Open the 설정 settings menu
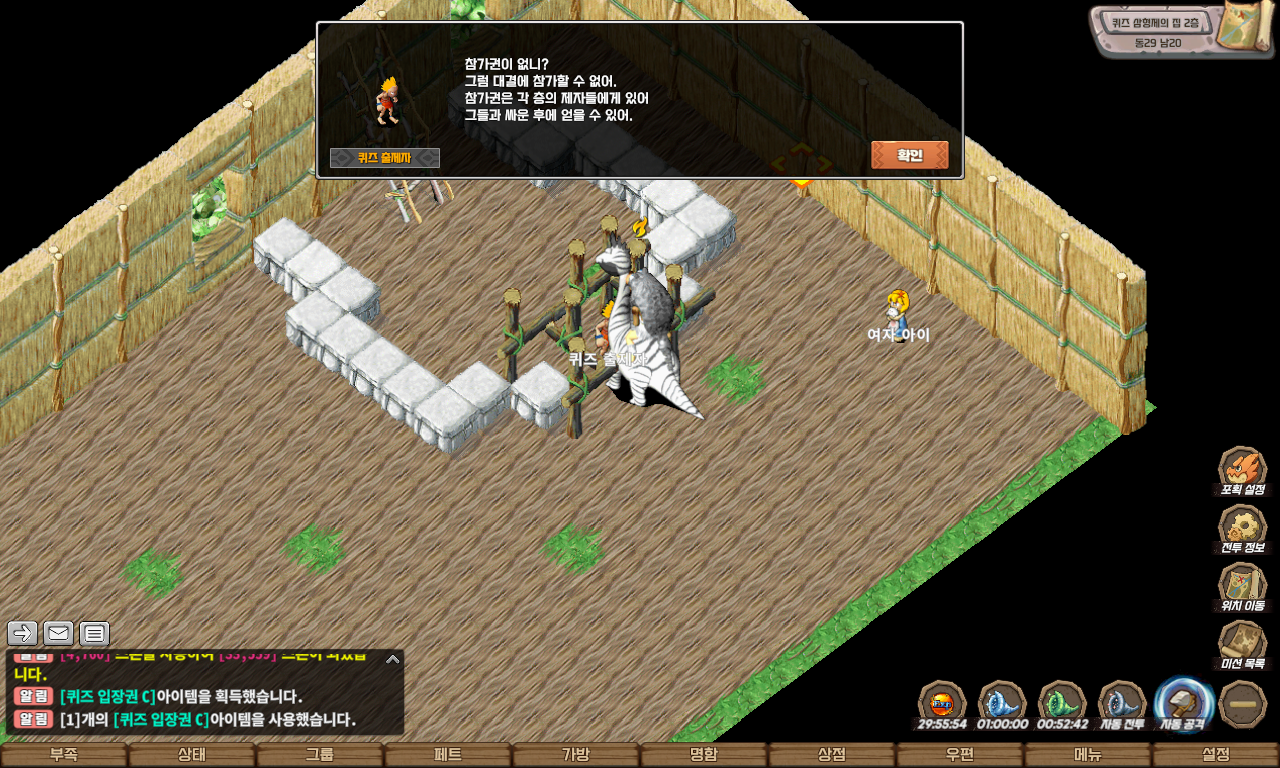The height and width of the screenshot is (768, 1280). [1216, 755]
